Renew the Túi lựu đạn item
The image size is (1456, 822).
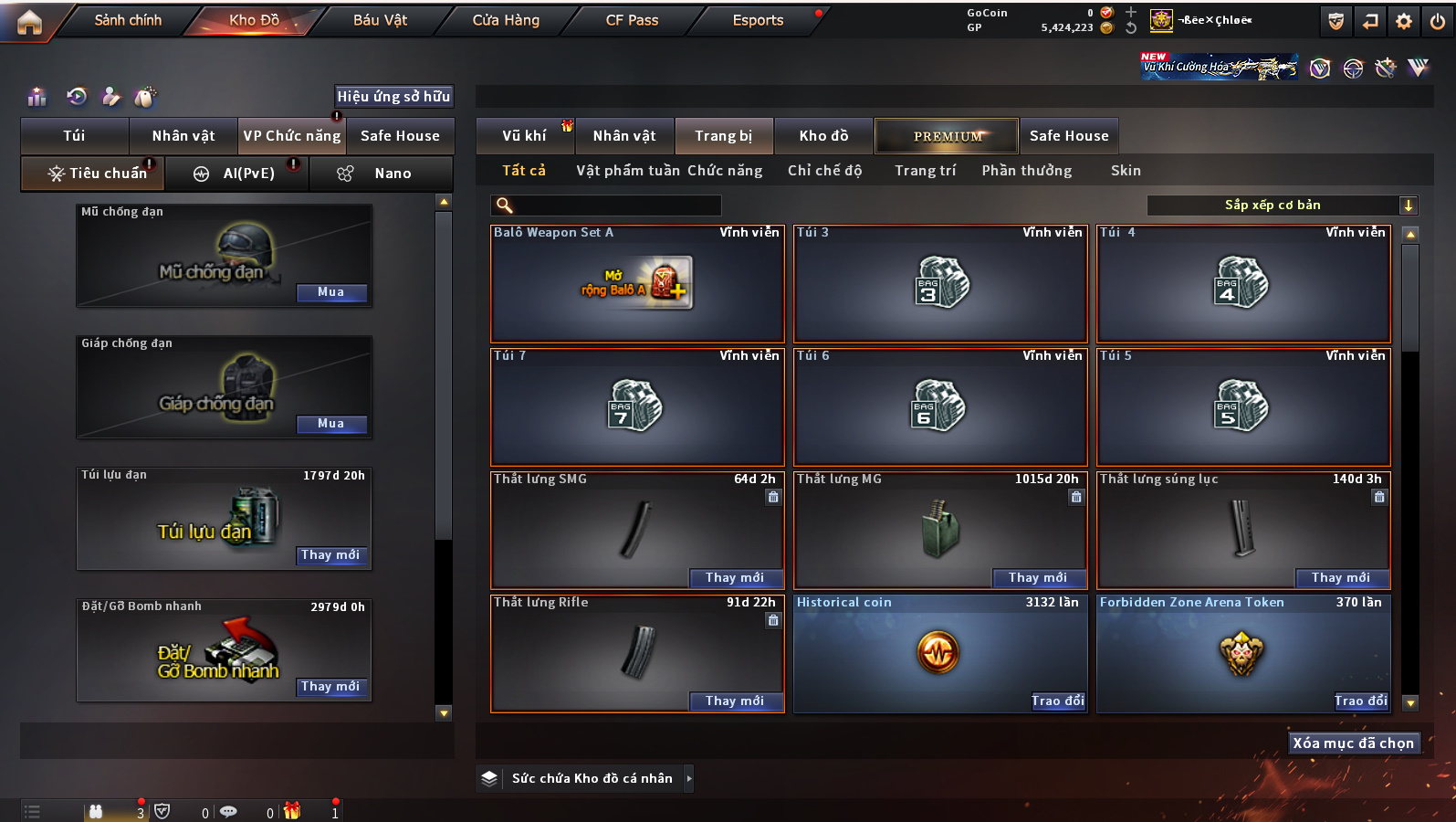point(330,555)
